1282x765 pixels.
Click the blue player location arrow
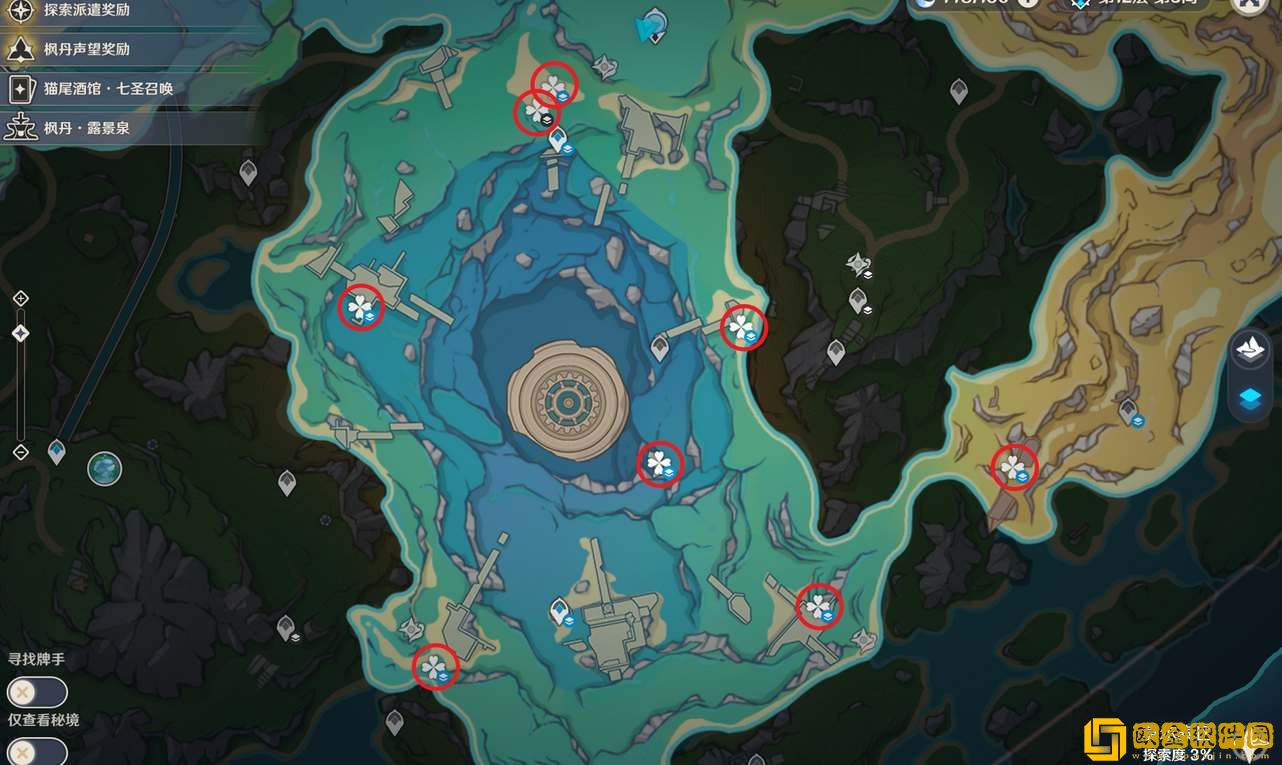[651, 26]
